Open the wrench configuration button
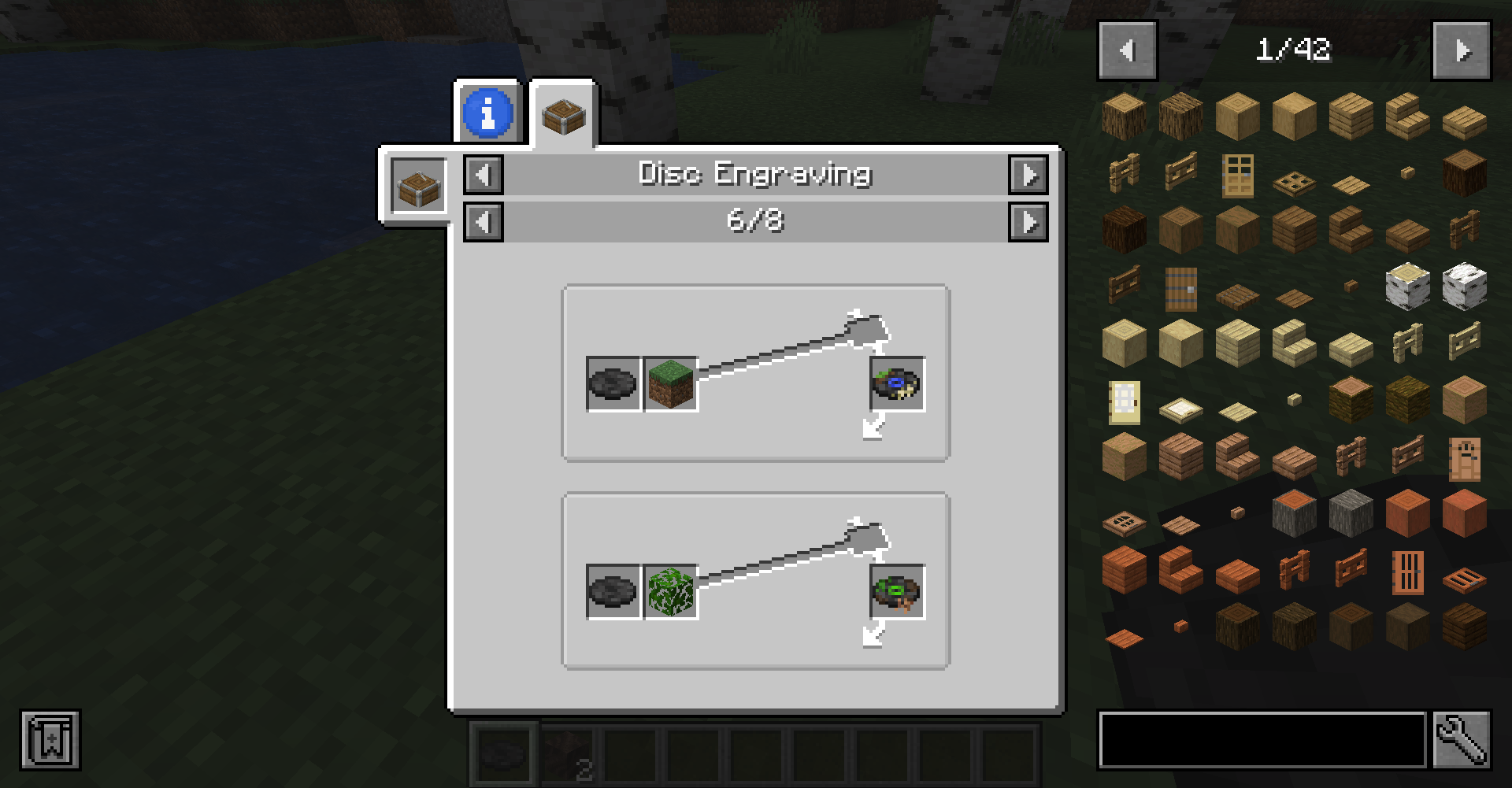This screenshot has height=788, width=1512. click(x=1462, y=740)
